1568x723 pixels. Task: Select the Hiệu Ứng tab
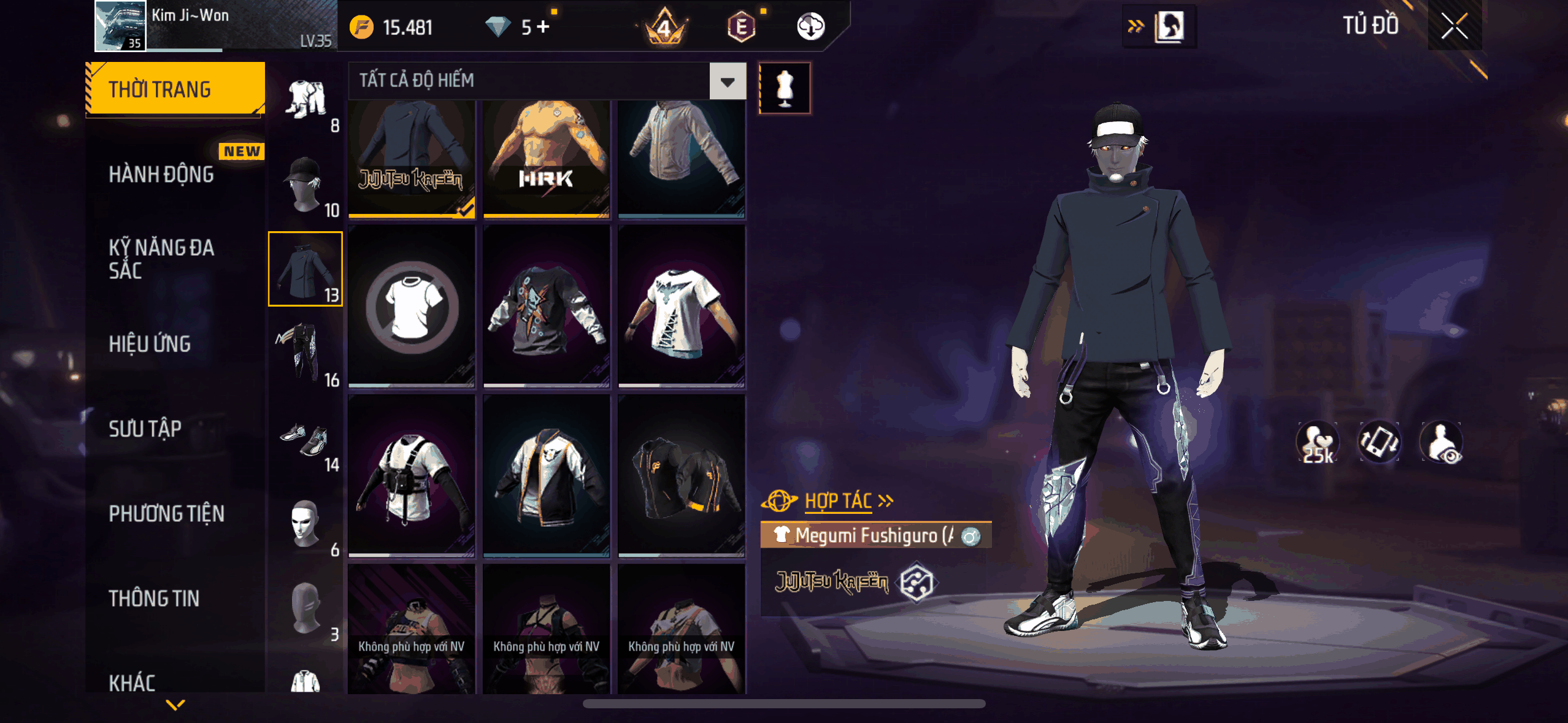150,344
